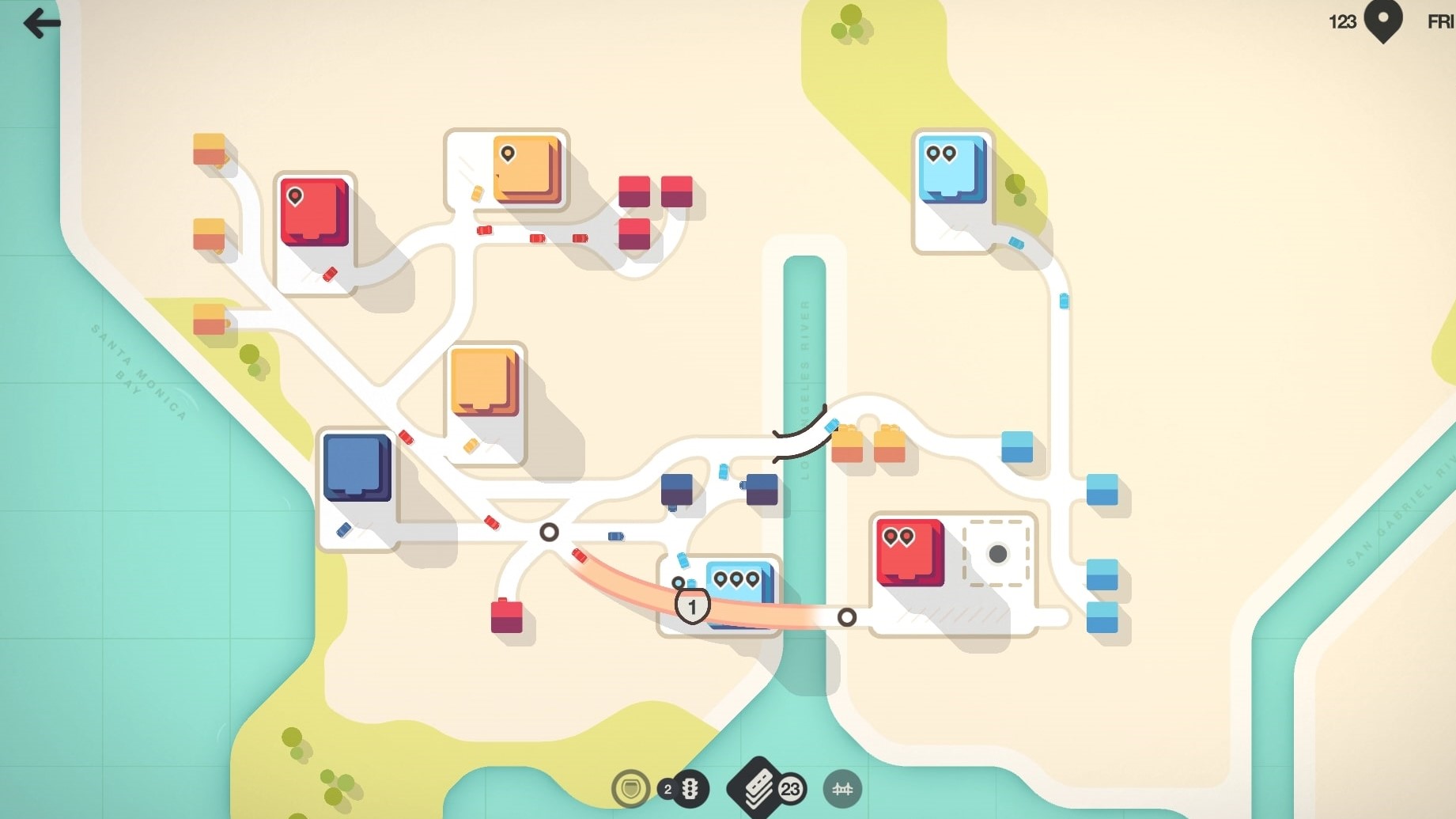Select the red house with a map pin

(x=315, y=214)
